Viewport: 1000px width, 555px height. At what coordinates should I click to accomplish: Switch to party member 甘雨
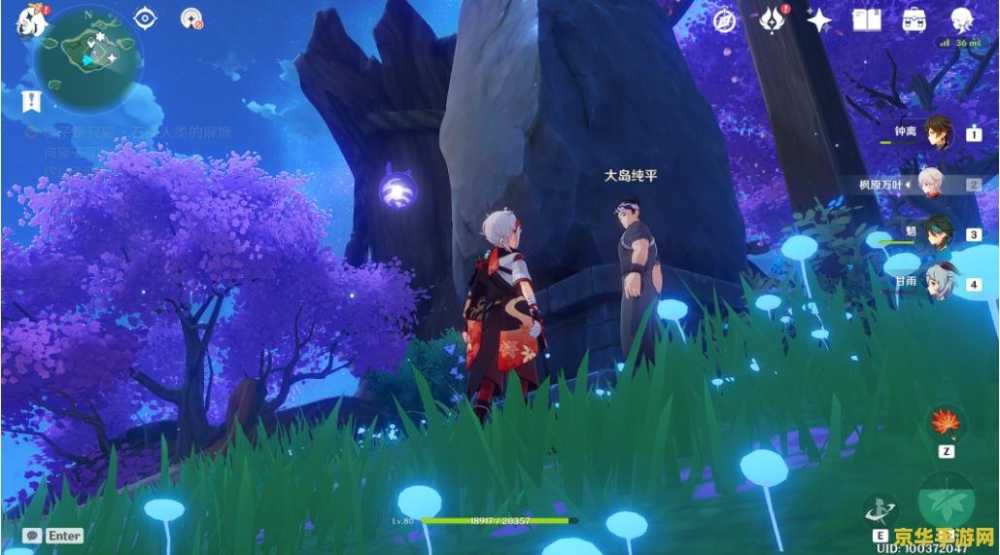pyautogui.click(x=937, y=284)
